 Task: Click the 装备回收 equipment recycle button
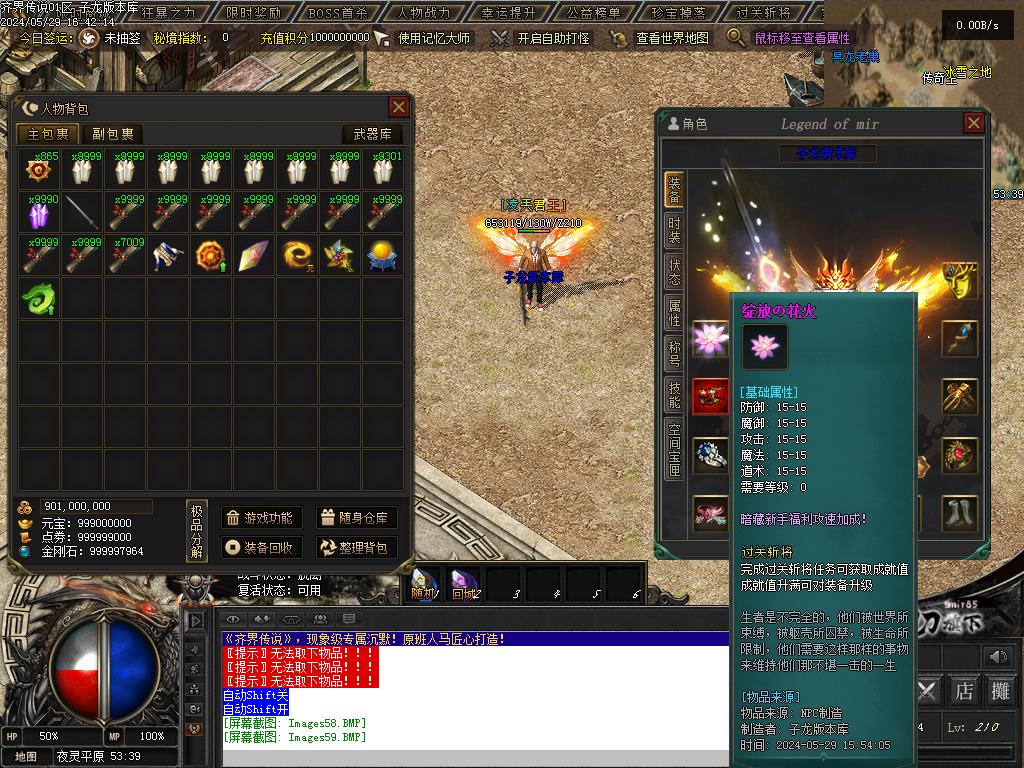click(x=260, y=547)
